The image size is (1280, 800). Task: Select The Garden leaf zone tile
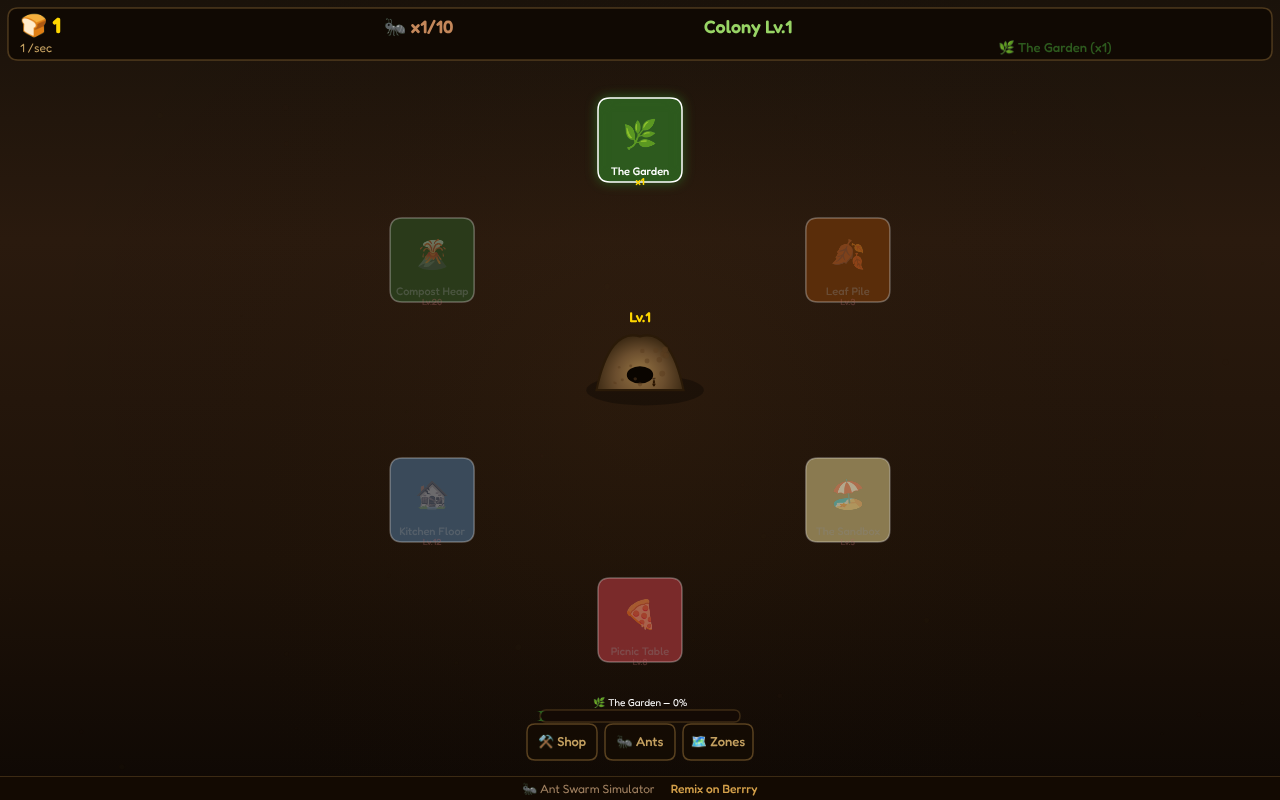(x=639, y=139)
